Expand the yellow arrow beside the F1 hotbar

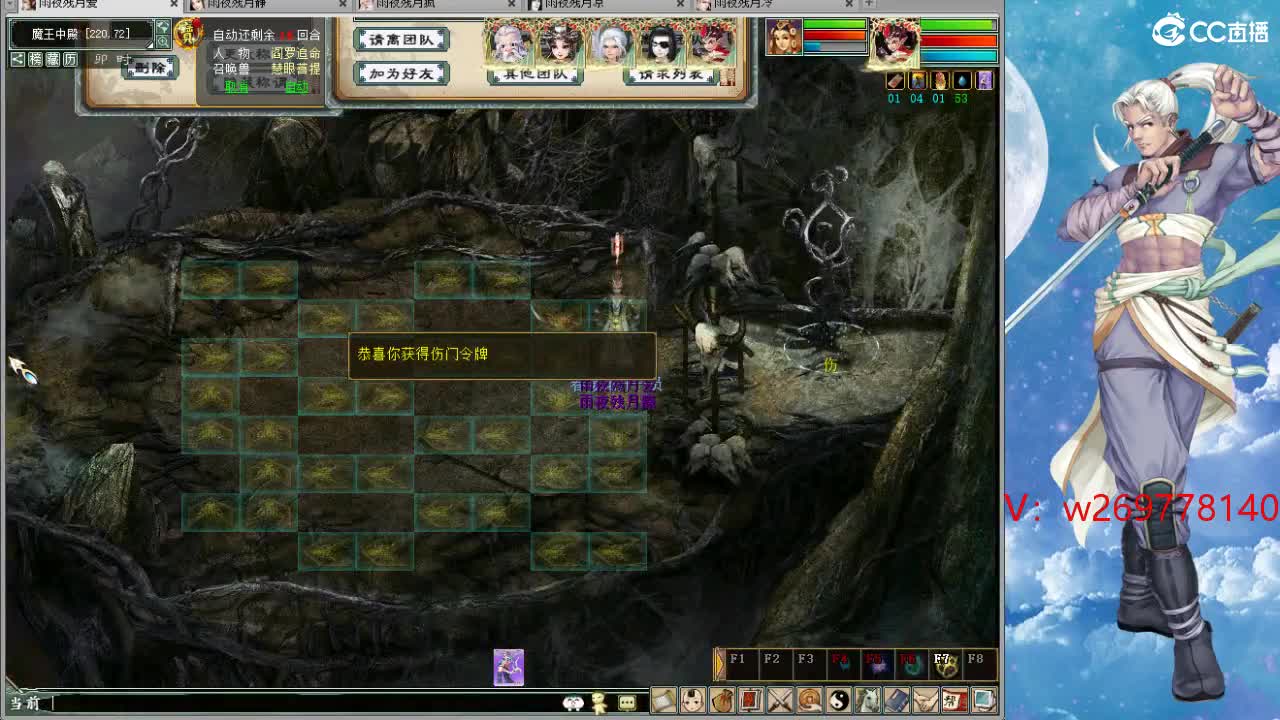point(718,662)
